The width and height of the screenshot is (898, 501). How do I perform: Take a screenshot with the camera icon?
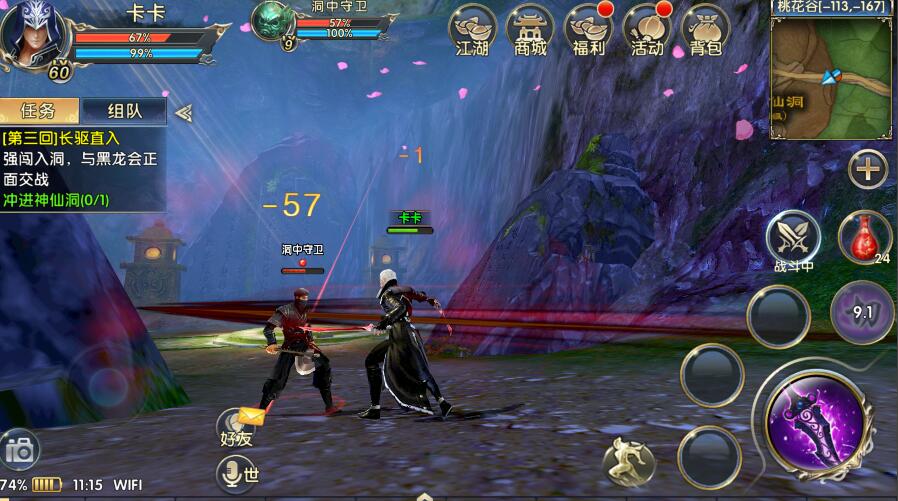(x=19, y=451)
